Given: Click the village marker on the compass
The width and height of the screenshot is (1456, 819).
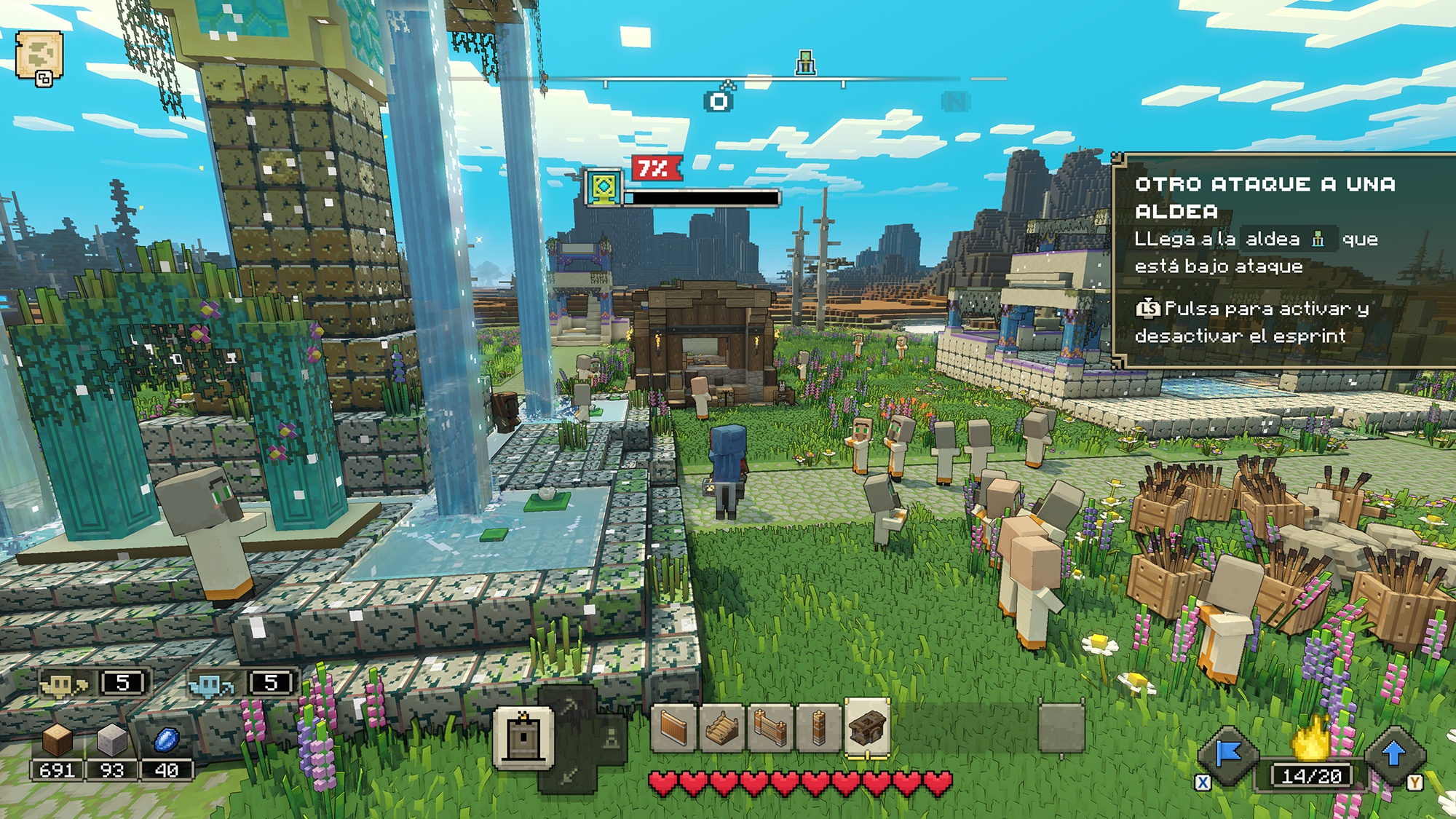Looking at the screenshot, I should coord(805,63).
